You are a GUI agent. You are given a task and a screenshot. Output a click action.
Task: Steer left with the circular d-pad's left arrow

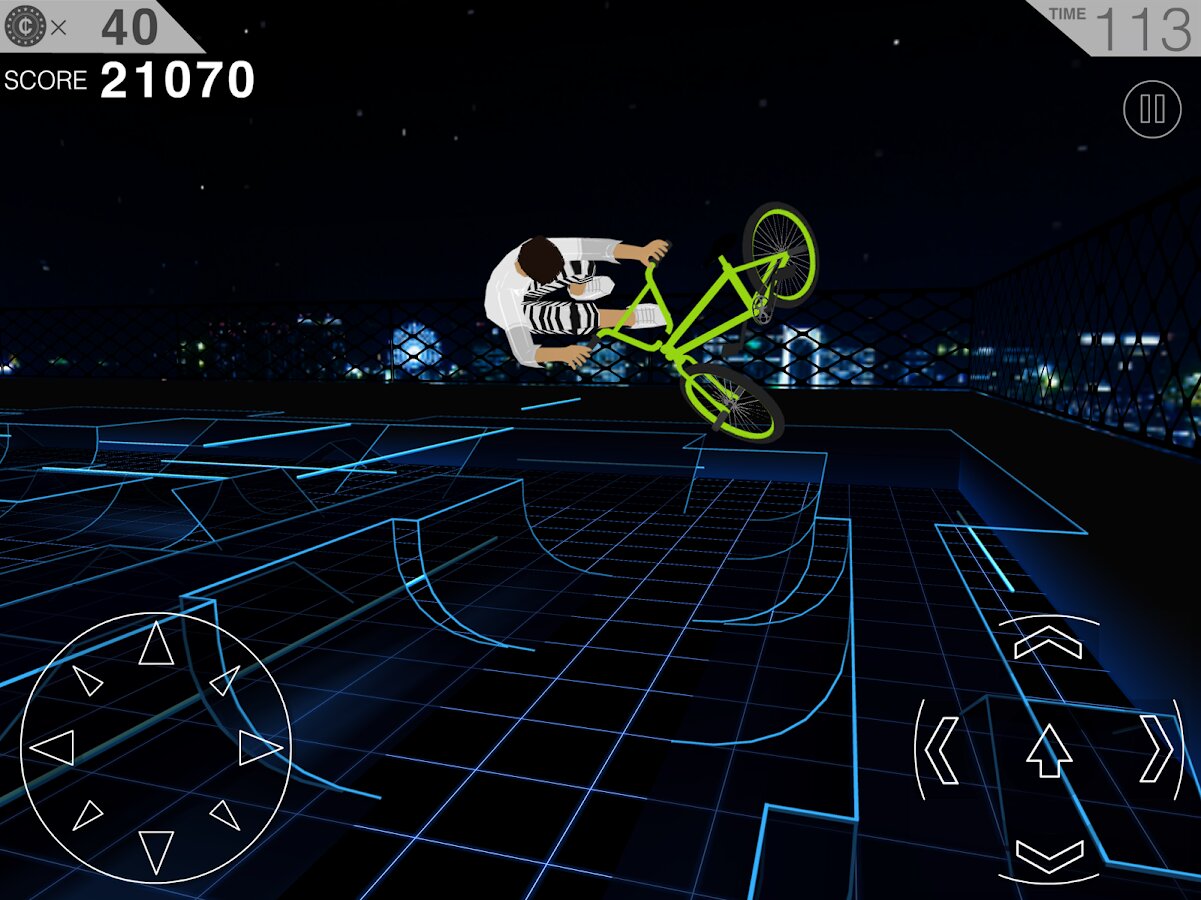pos(53,747)
